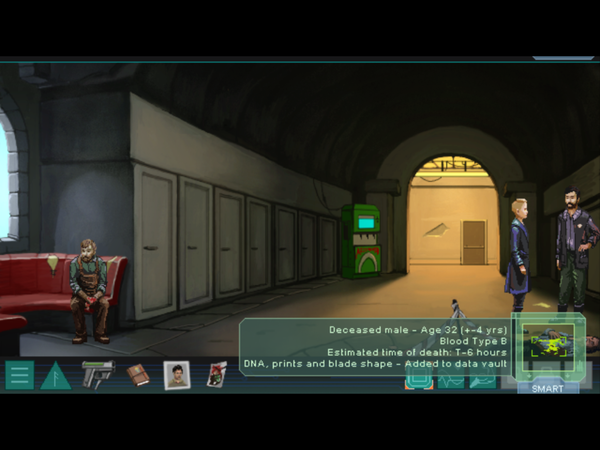Select the pistol in the inventory

tap(97, 373)
